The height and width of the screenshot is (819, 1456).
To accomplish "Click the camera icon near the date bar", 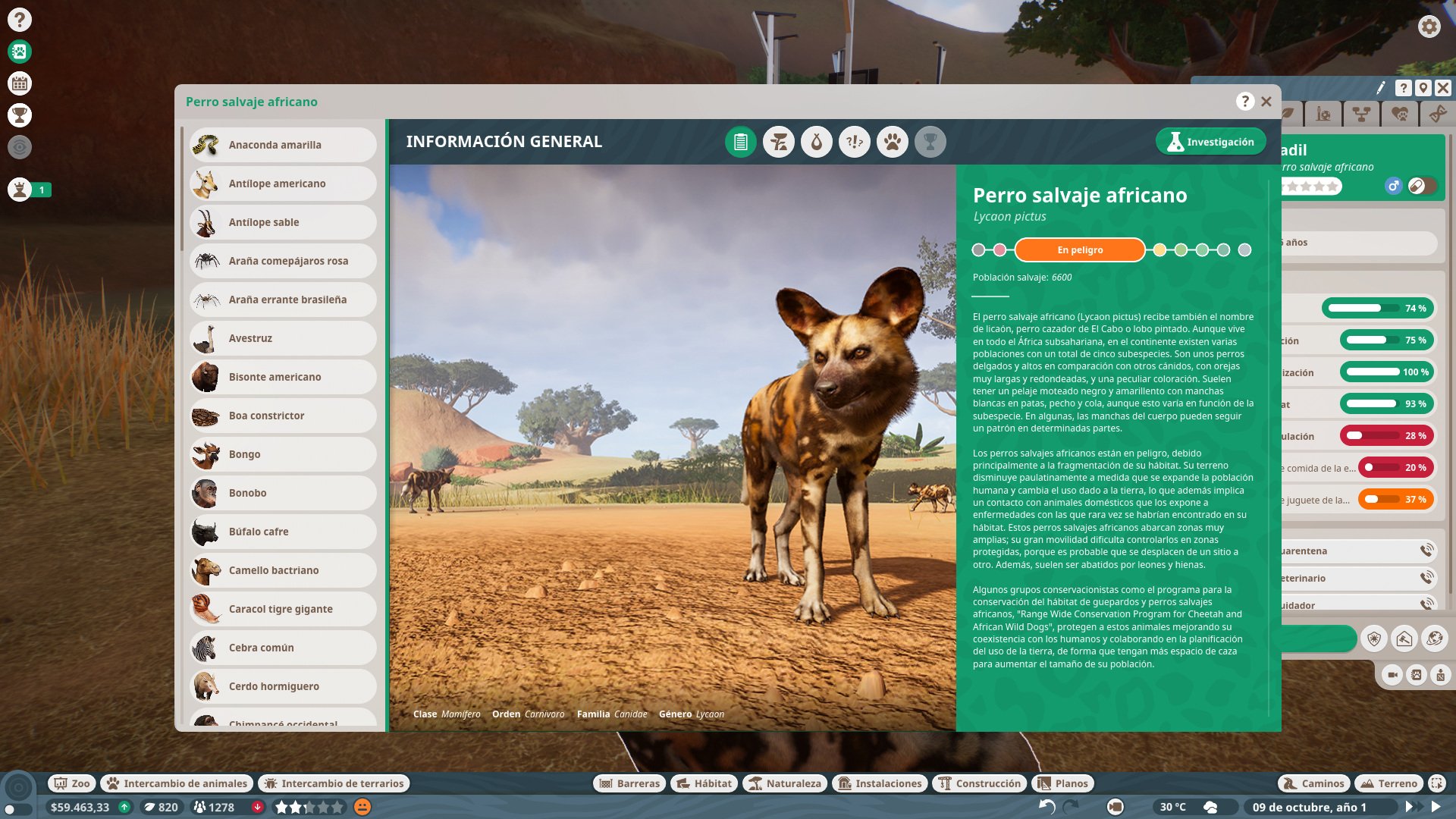I will 1115,807.
